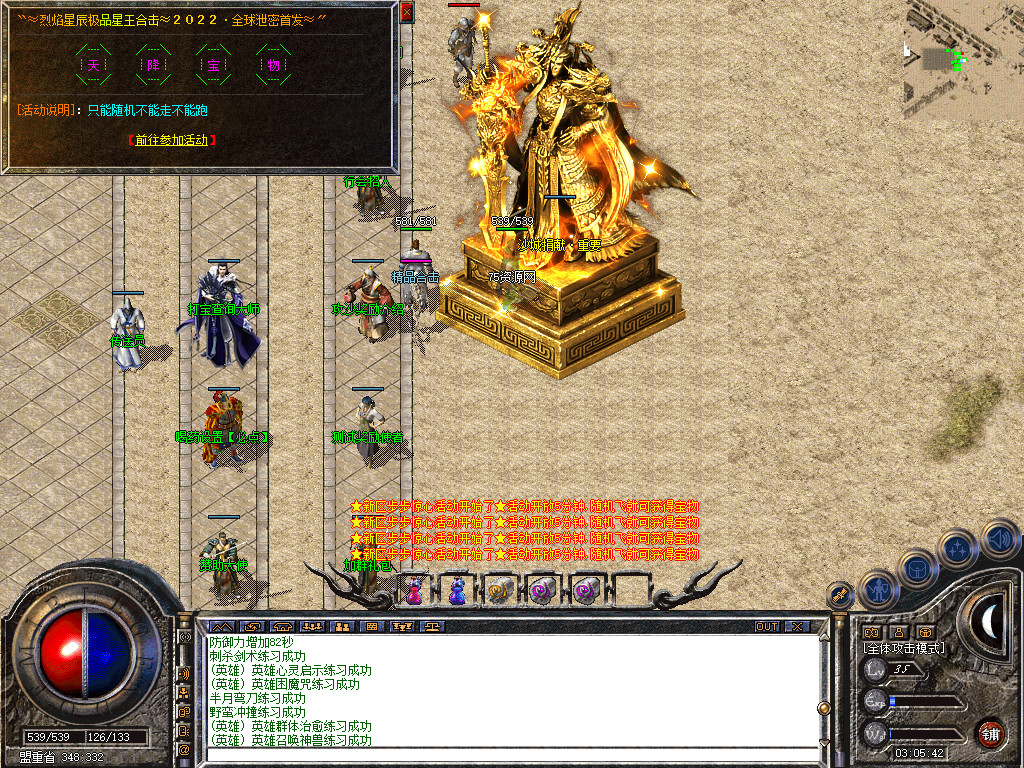The width and height of the screenshot is (1024, 768).
Task: Toggle the sound speaker button
Action: (999, 539)
